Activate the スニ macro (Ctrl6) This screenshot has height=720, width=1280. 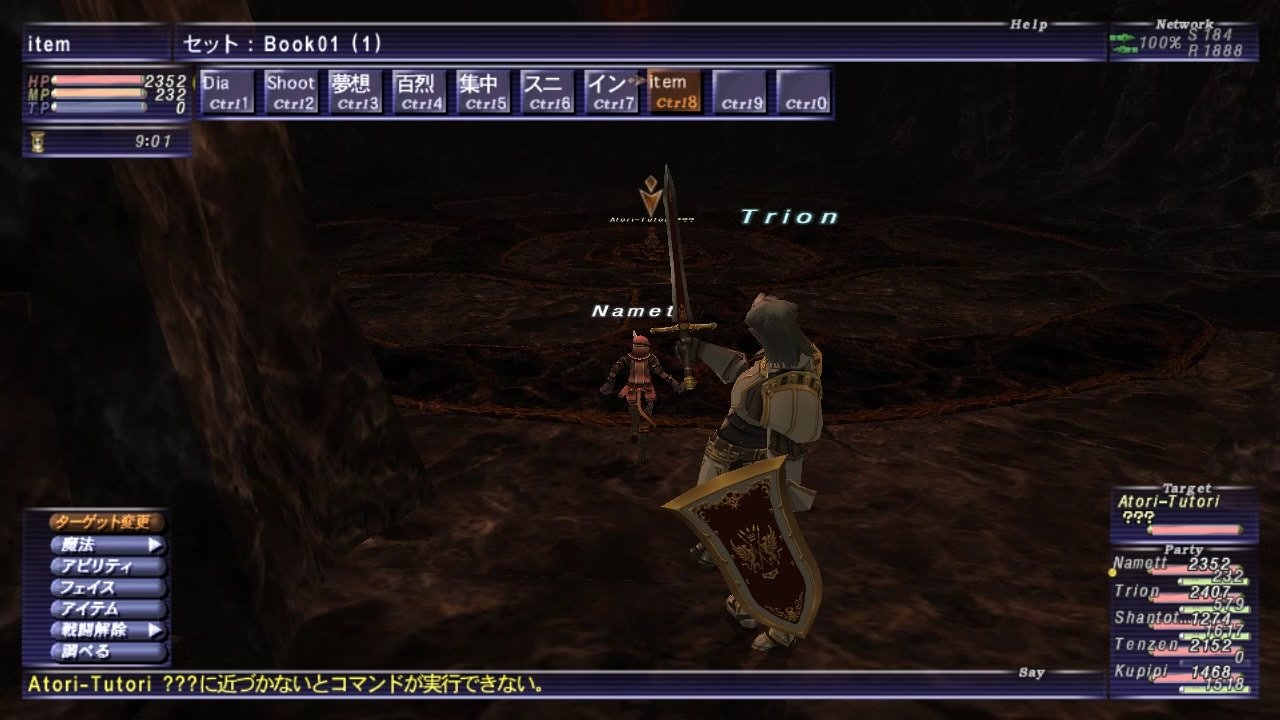pyautogui.click(x=547, y=90)
